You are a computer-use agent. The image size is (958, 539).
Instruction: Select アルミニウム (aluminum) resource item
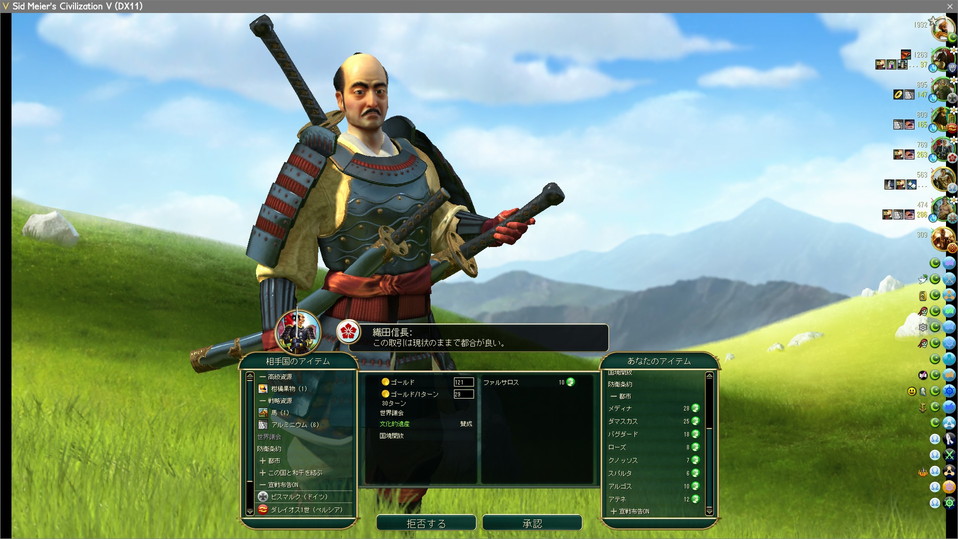point(294,424)
